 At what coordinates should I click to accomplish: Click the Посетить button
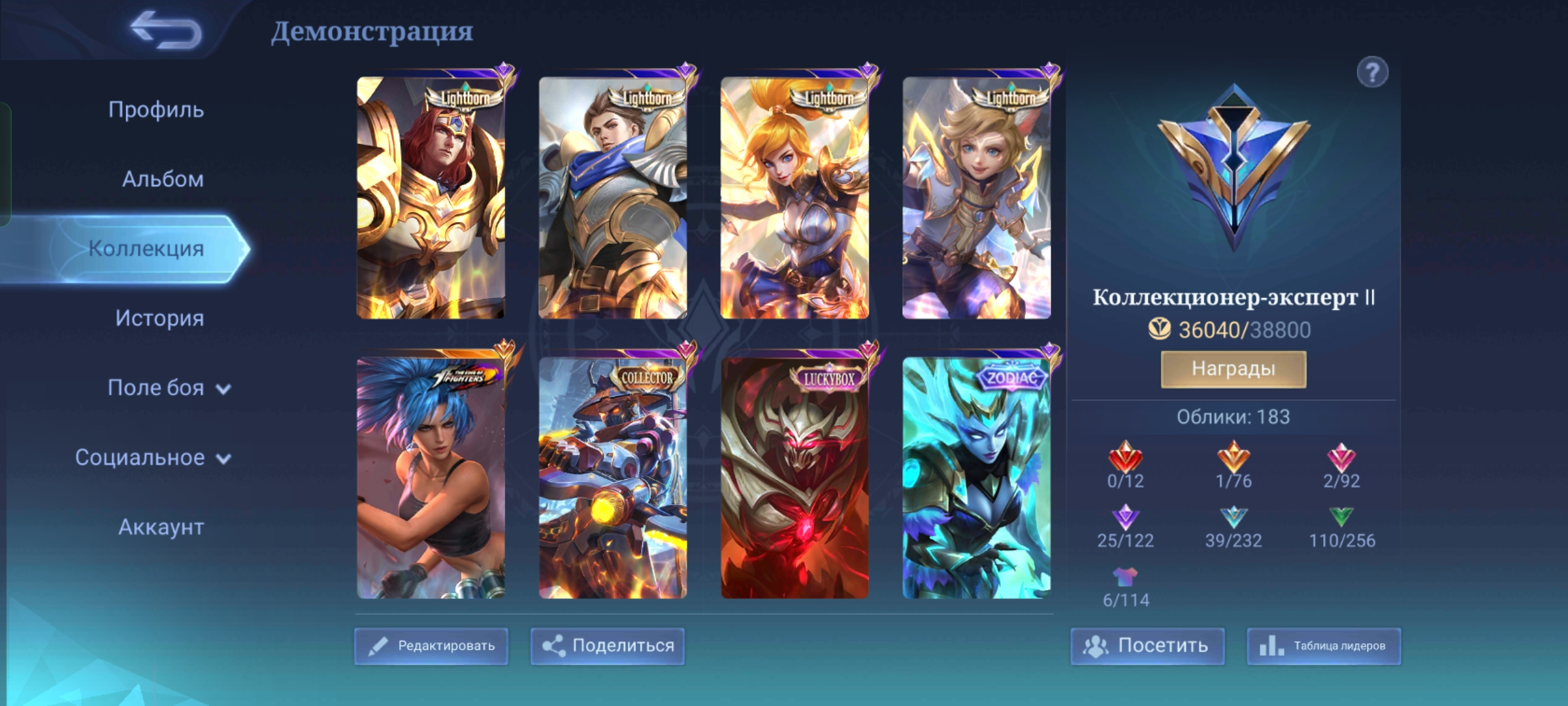[1147, 646]
